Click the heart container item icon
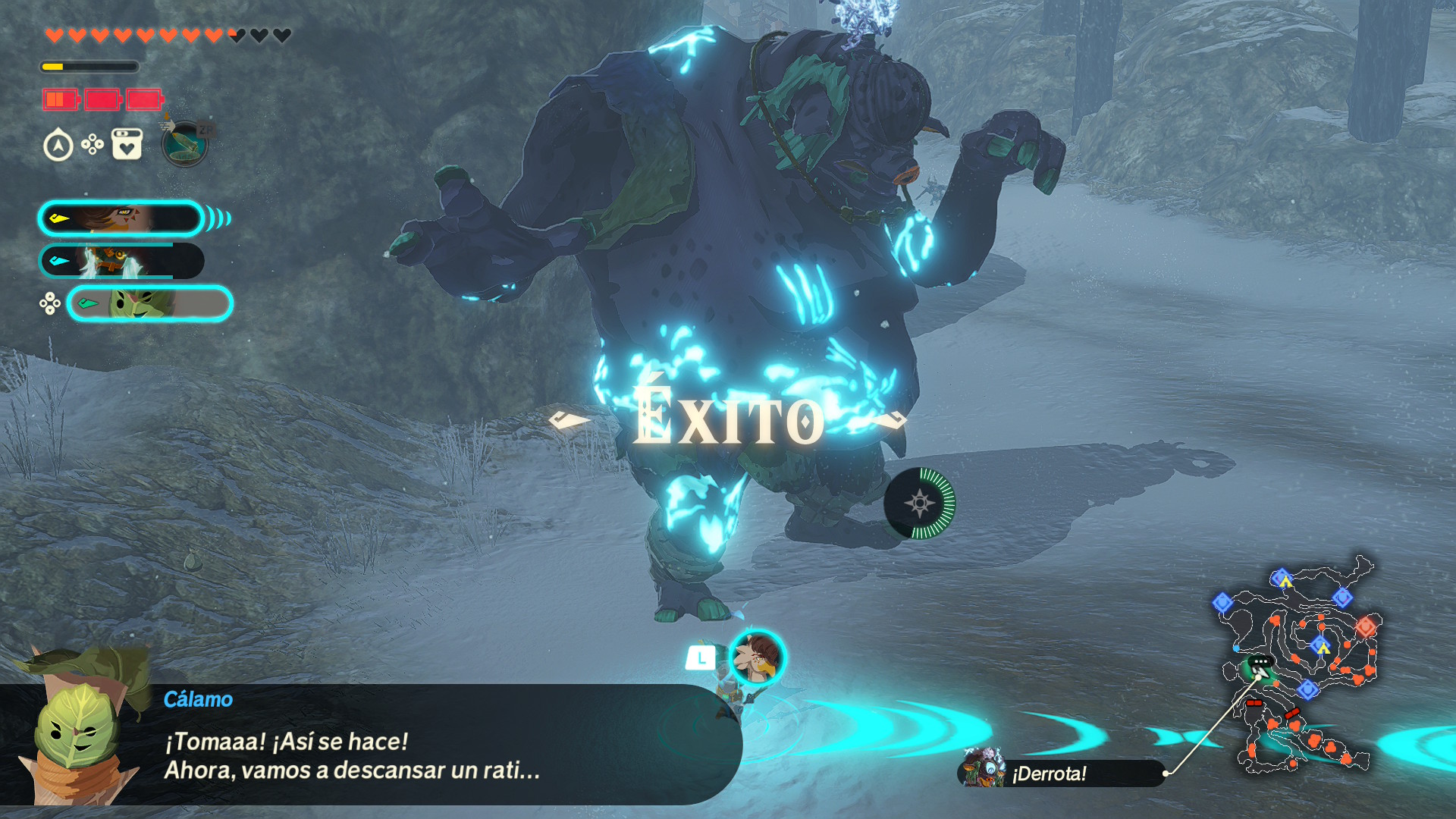 (x=127, y=144)
